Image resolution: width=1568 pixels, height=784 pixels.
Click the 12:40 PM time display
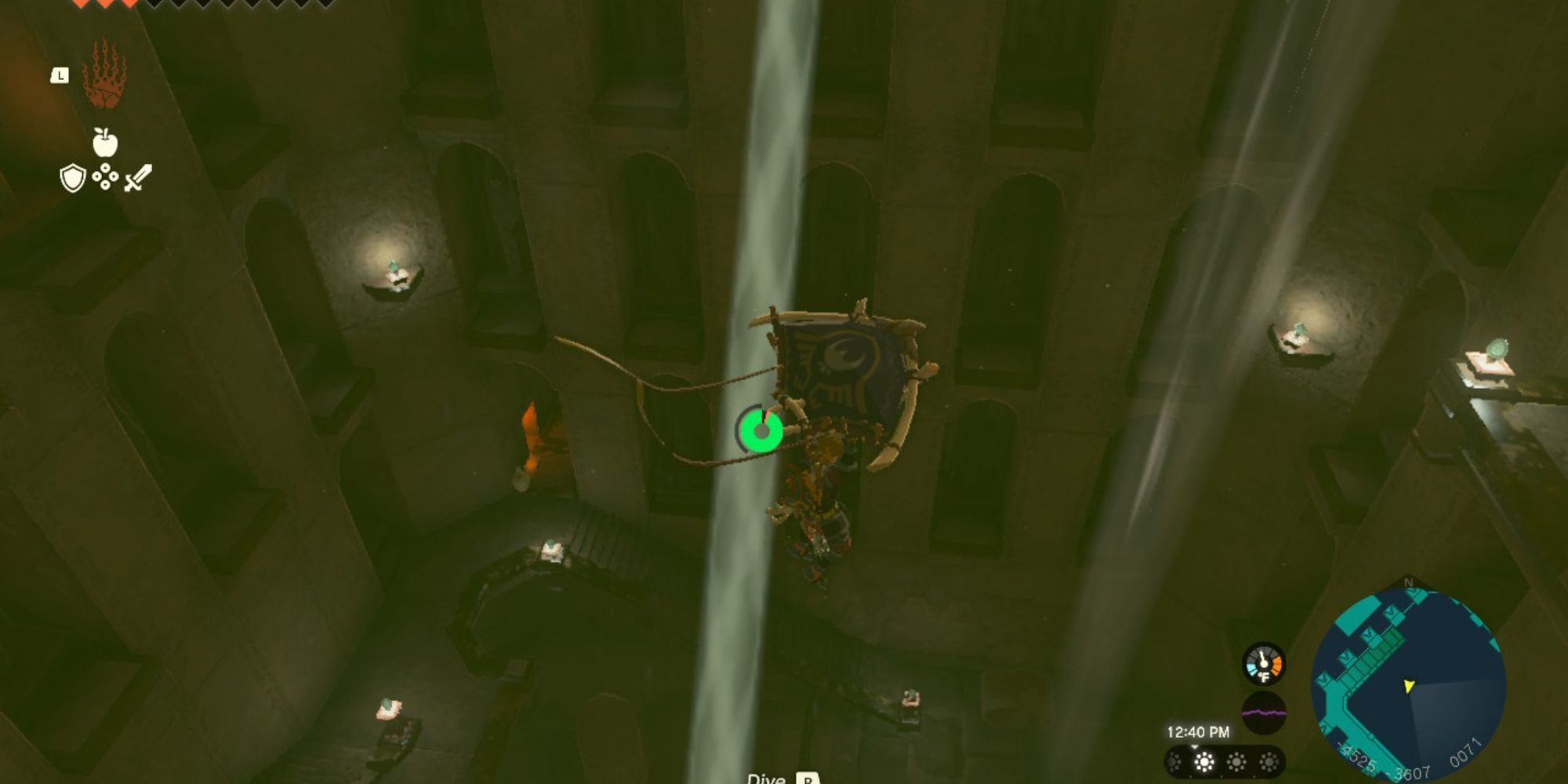(1198, 731)
